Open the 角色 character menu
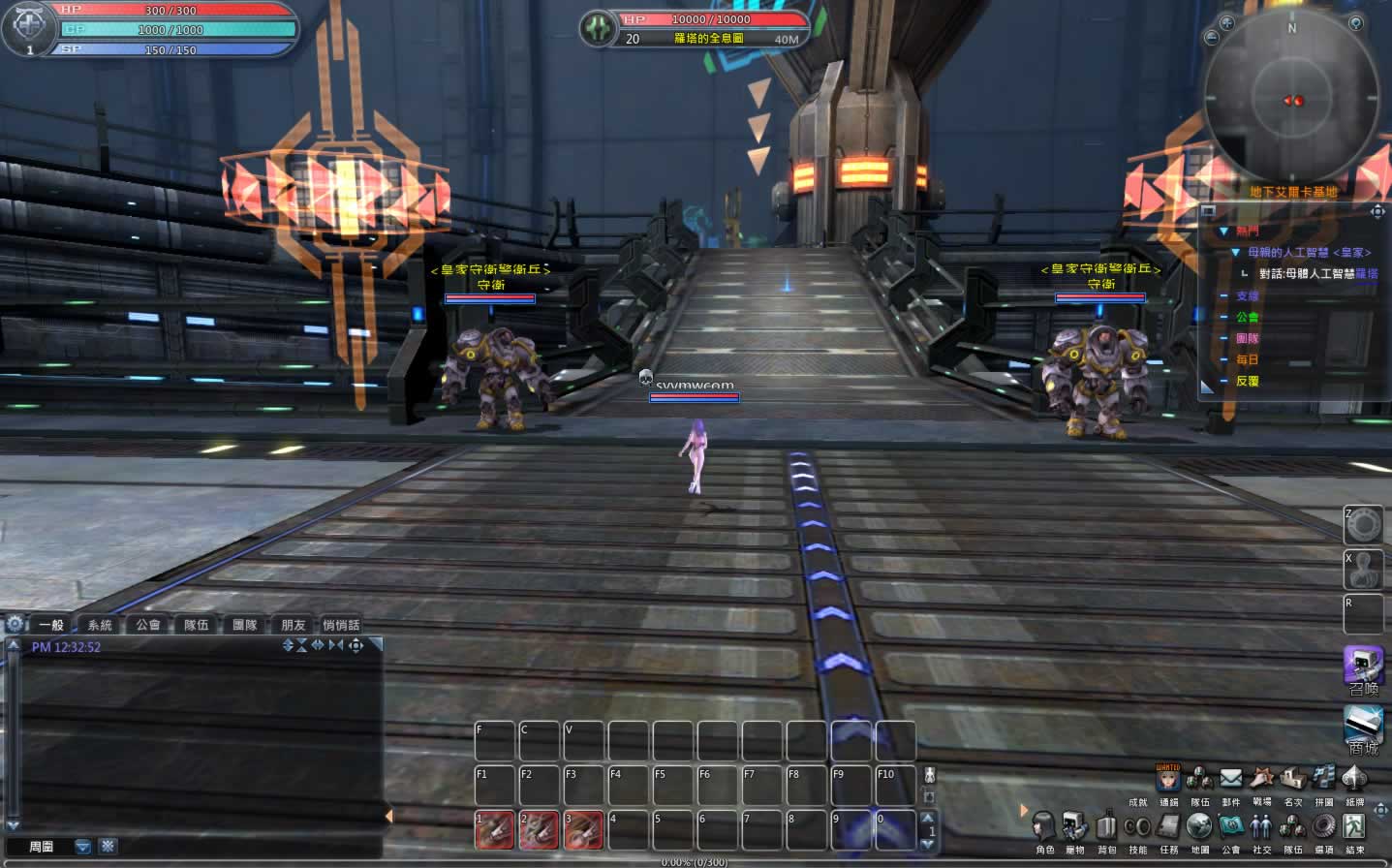The width and height of the screenshot is (1392, 868). [1043, 827]
